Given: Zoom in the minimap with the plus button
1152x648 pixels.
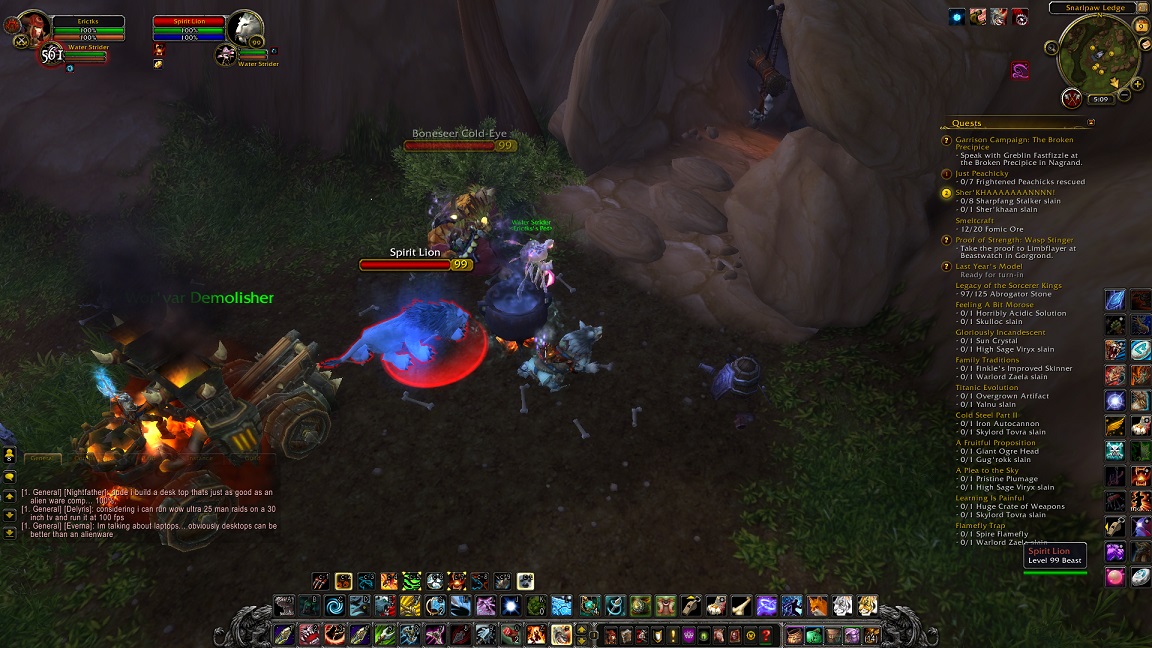Looking at the screenshot, I should [x=1137, y=85].
